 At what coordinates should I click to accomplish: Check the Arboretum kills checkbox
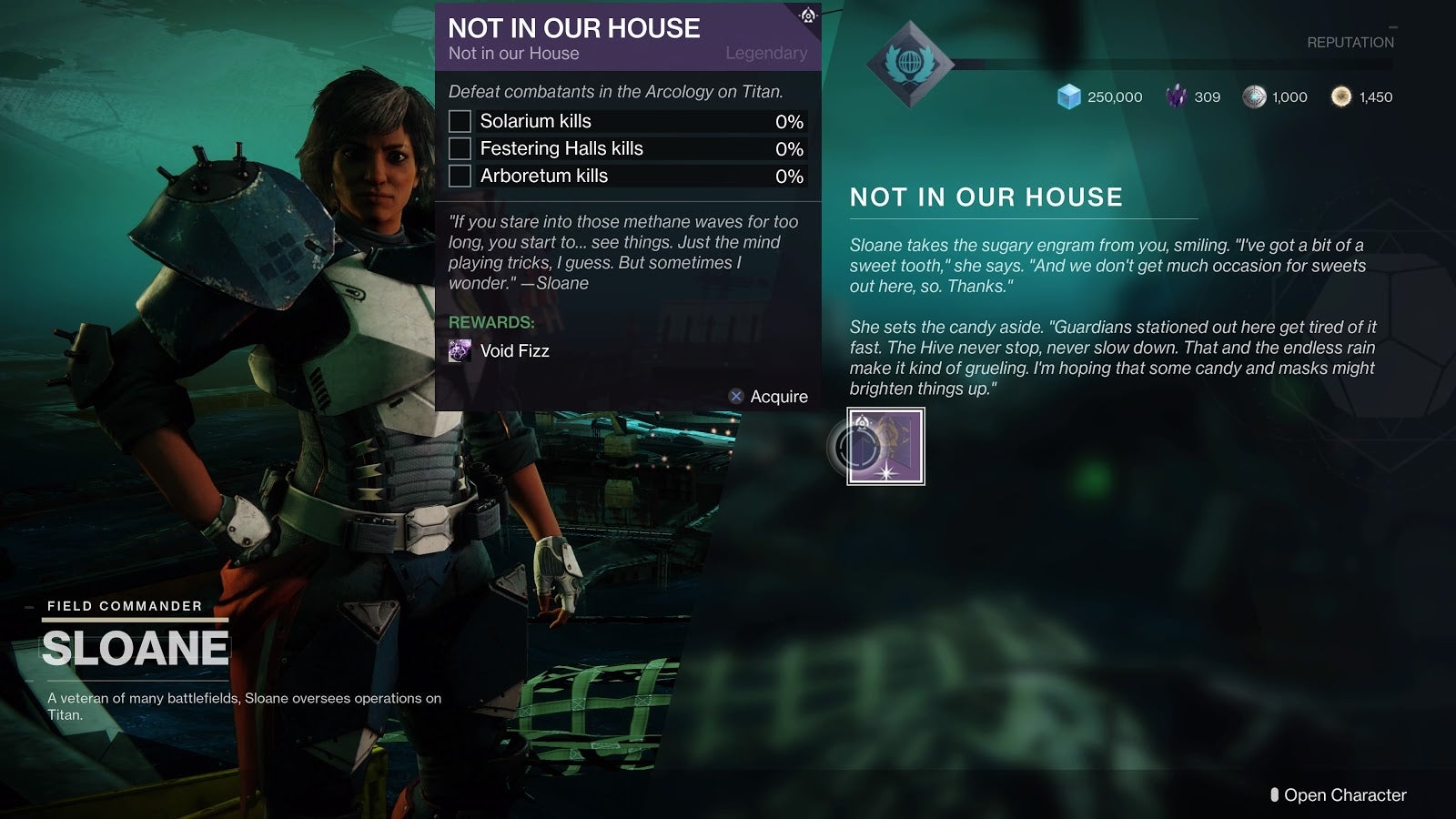tap(461, 176)
